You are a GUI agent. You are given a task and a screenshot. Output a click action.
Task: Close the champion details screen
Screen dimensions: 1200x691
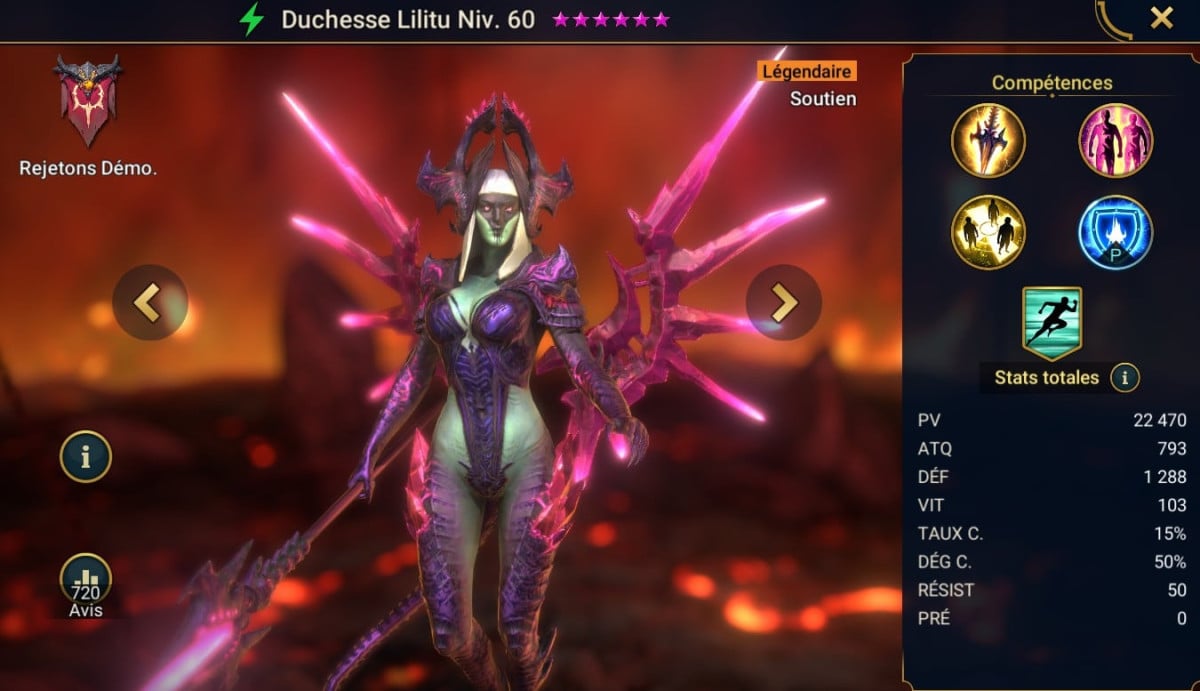[1161, 18]
